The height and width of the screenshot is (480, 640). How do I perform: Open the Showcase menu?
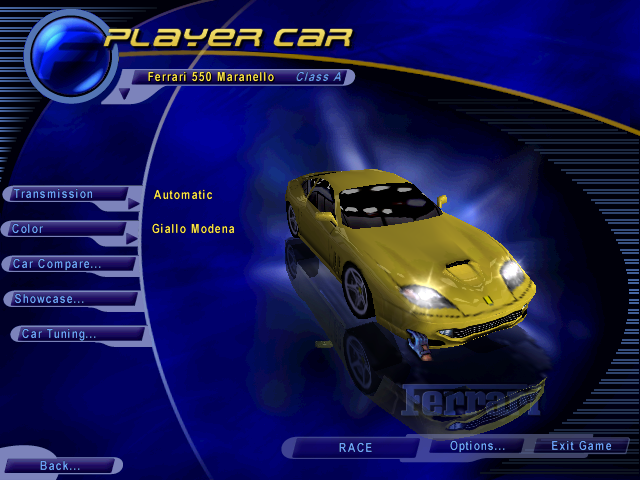point(72,299)
